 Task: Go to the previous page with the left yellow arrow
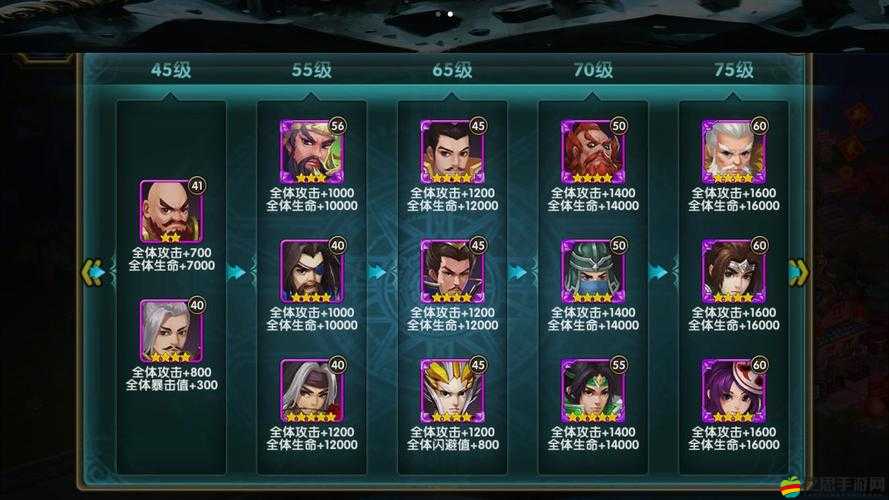pyautogui.click(x=92, y=272)
